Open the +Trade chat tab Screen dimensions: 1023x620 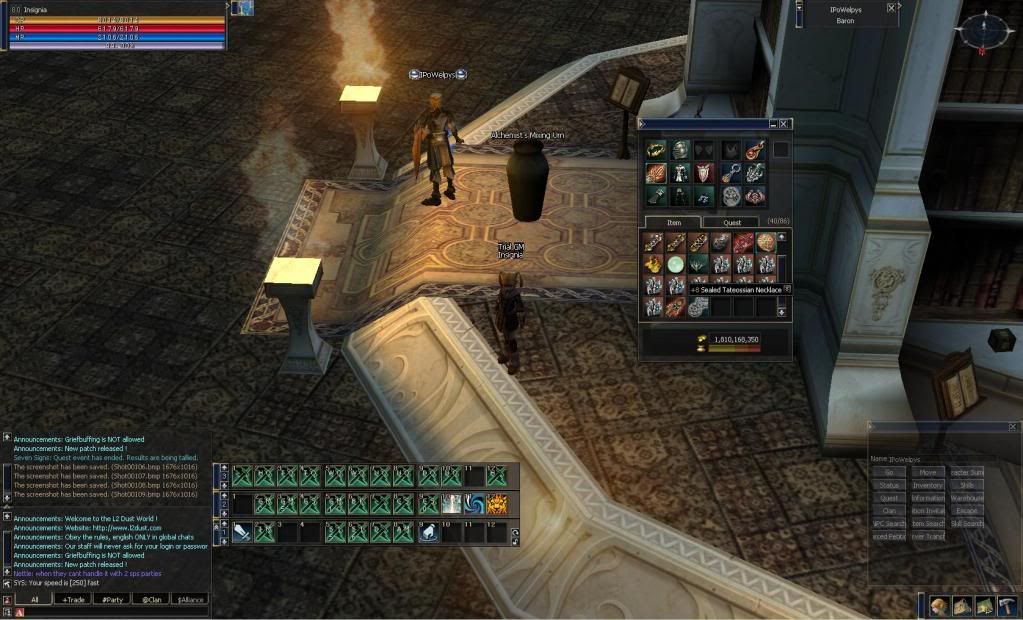coord(73,599)
